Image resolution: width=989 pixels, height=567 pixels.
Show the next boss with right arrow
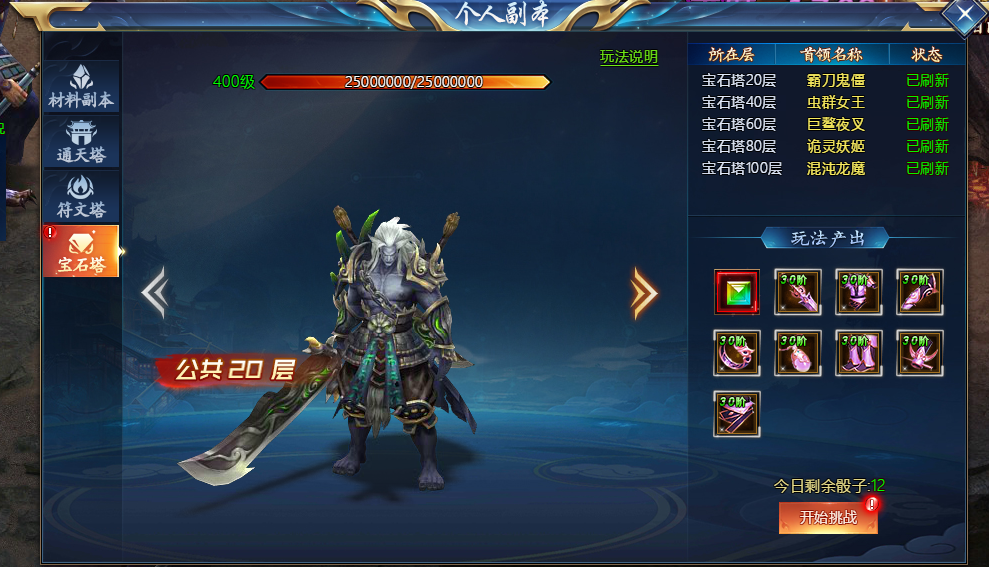coord(645,292)
